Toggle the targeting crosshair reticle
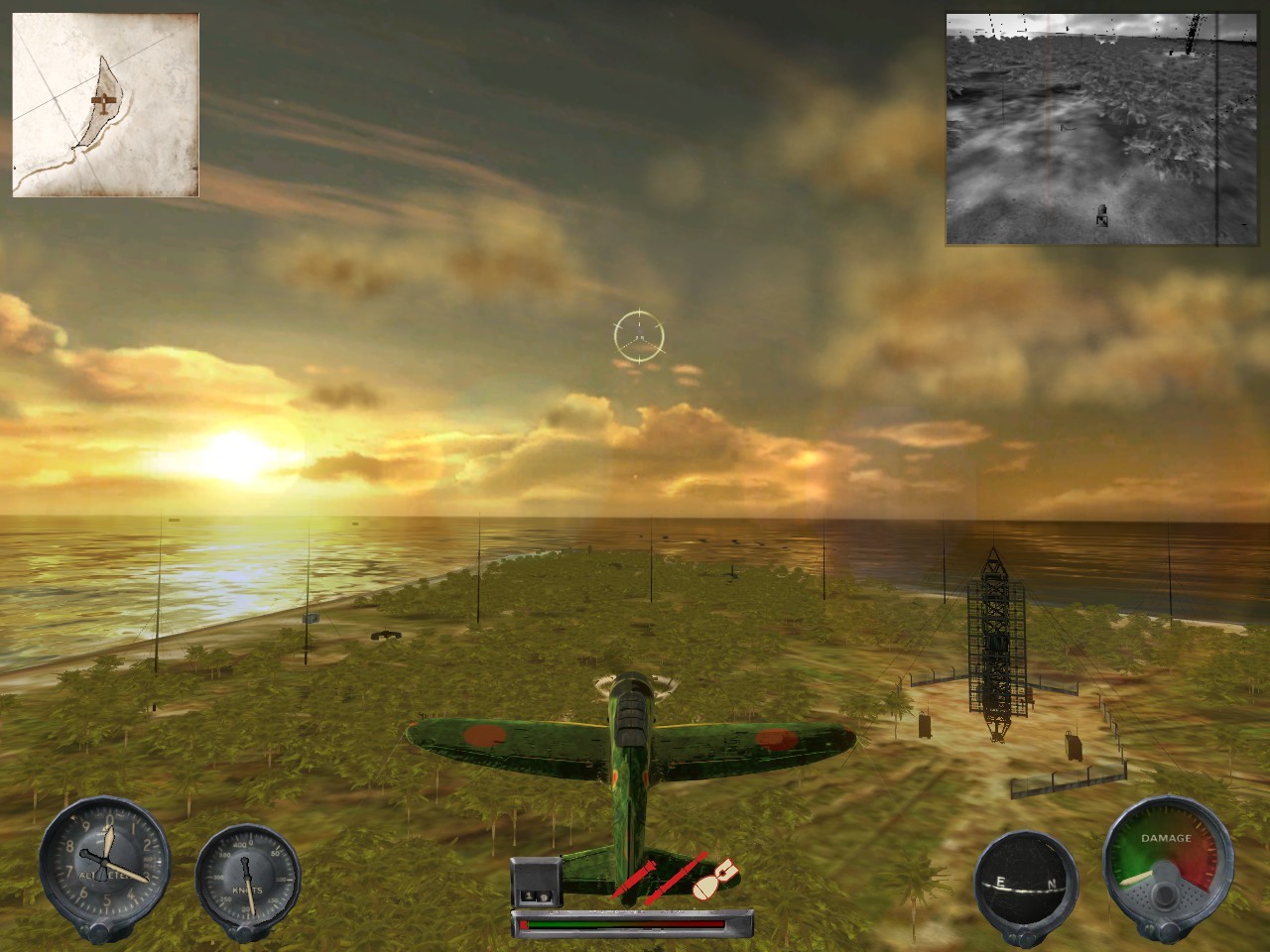Viewport: 1270px width, 952px height. click(639, 337)
